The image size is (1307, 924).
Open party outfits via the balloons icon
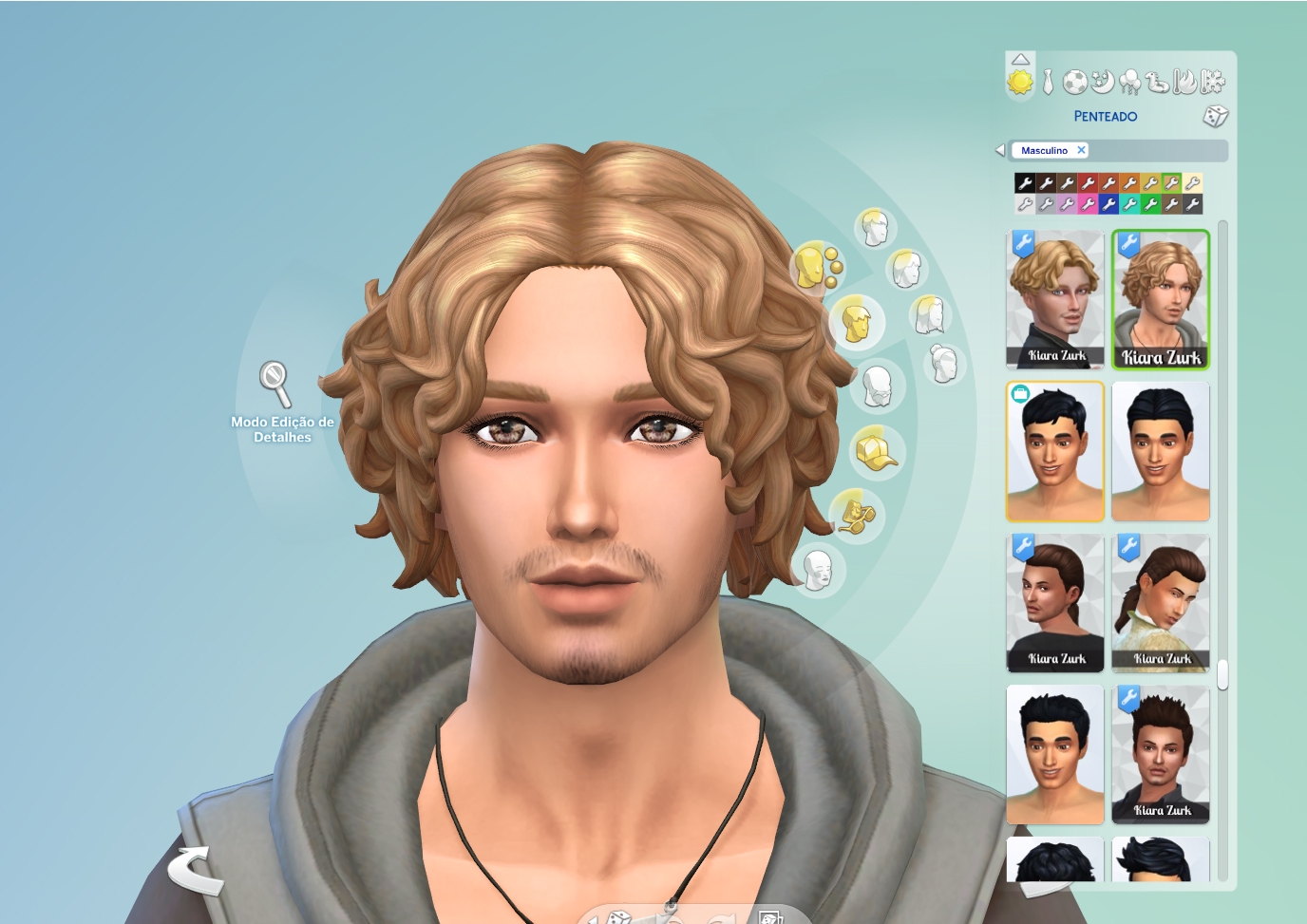tap(1128, 82)
